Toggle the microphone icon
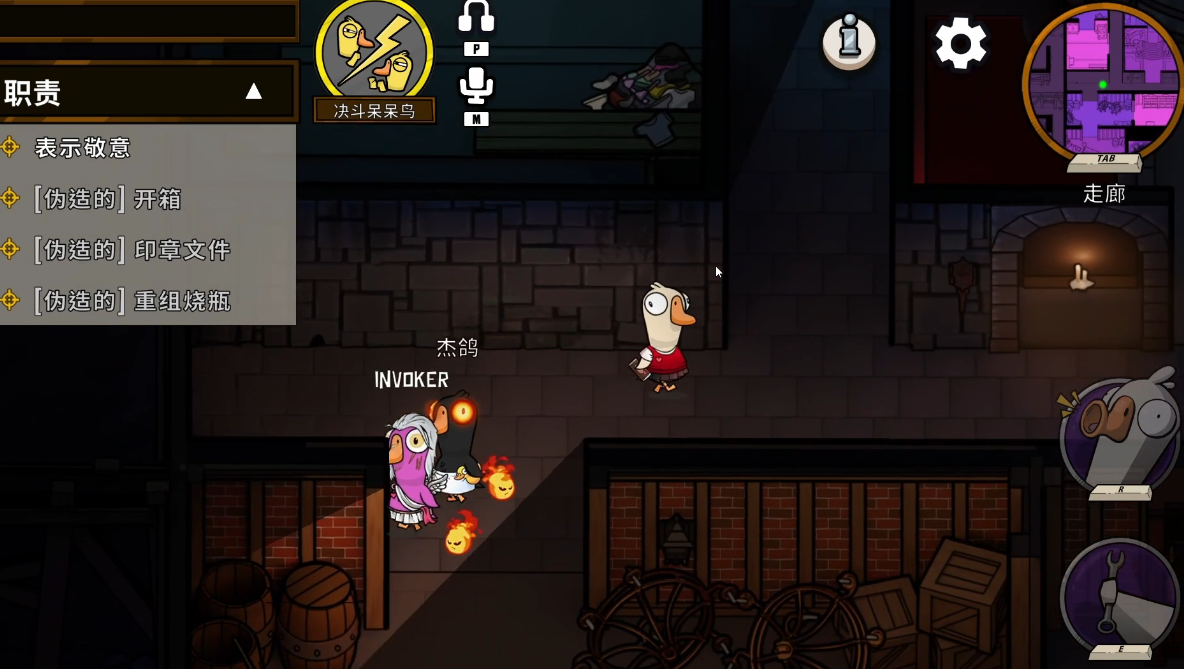 [x=476, y=87]
